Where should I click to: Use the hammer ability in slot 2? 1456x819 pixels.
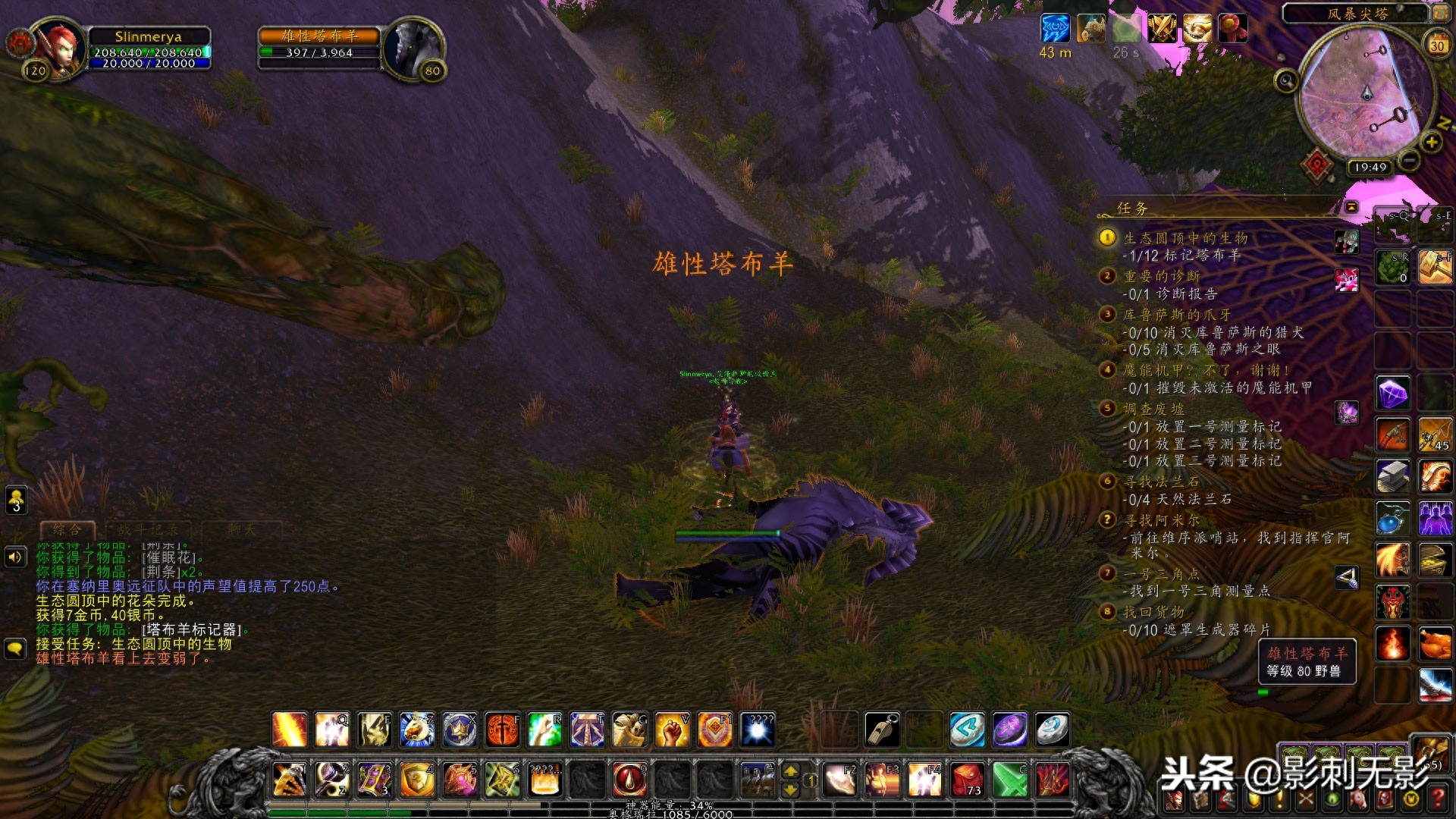click(332, 780)
